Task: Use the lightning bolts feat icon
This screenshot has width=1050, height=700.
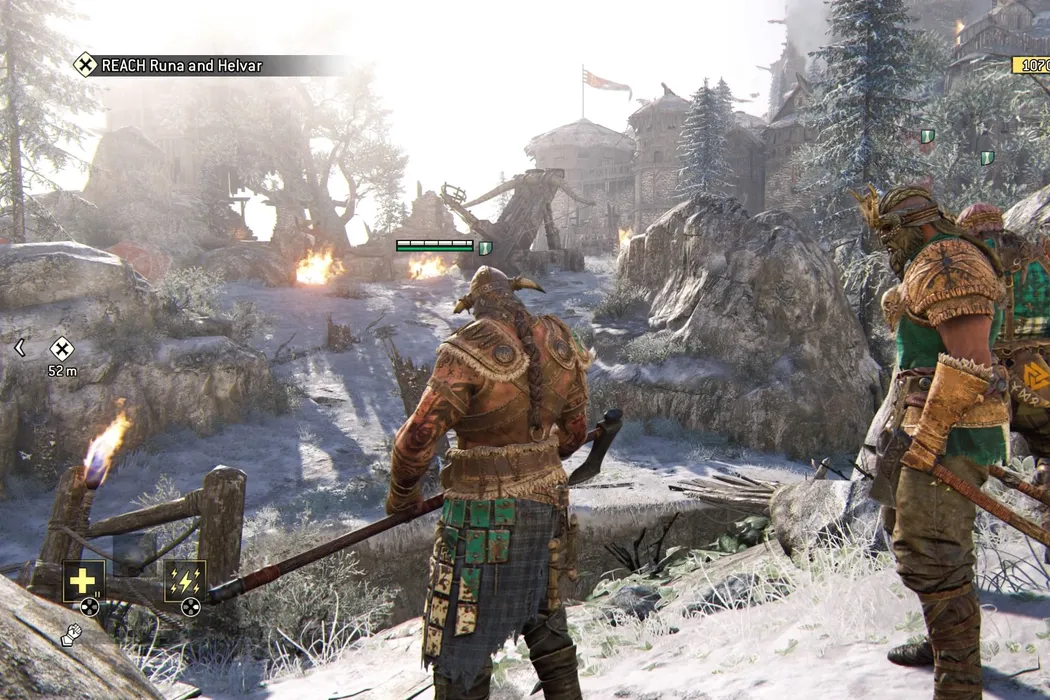Action: [x=185, y=580]
